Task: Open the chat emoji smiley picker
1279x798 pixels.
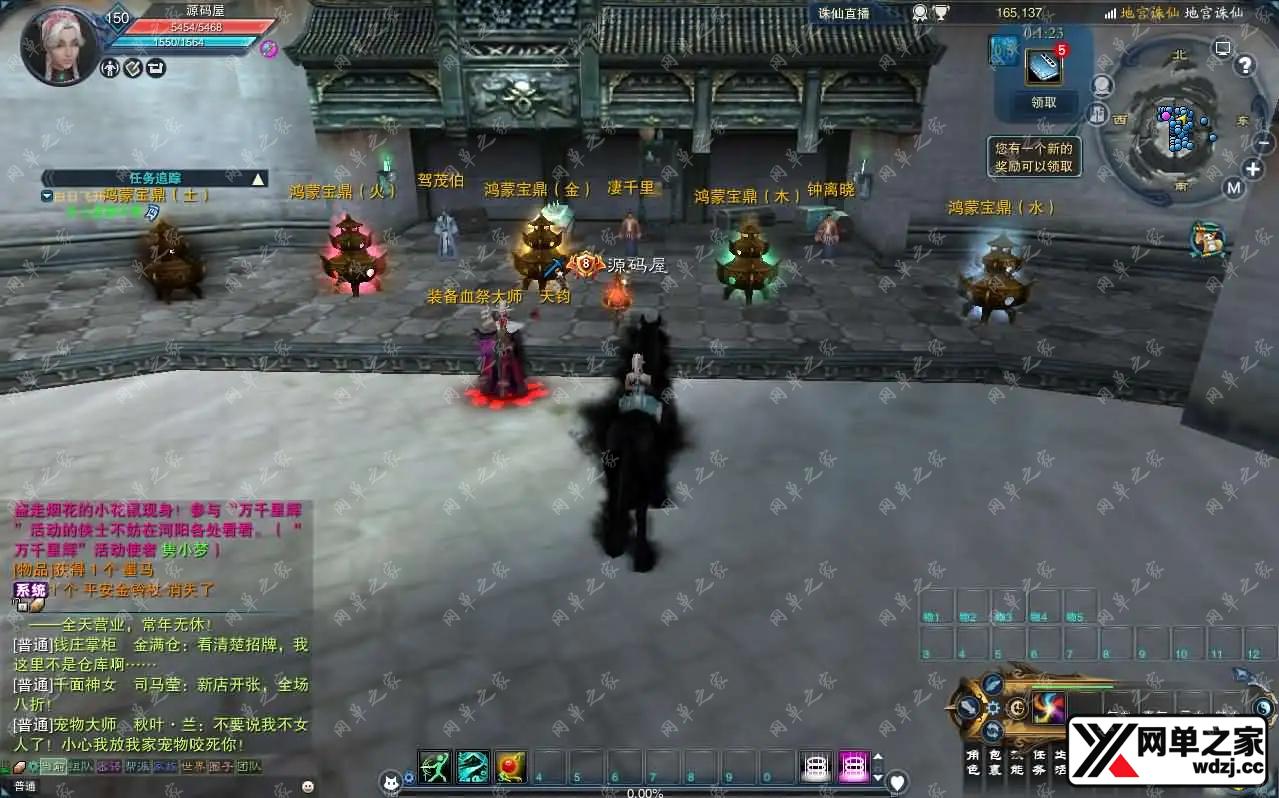Action: pos(307,787)
